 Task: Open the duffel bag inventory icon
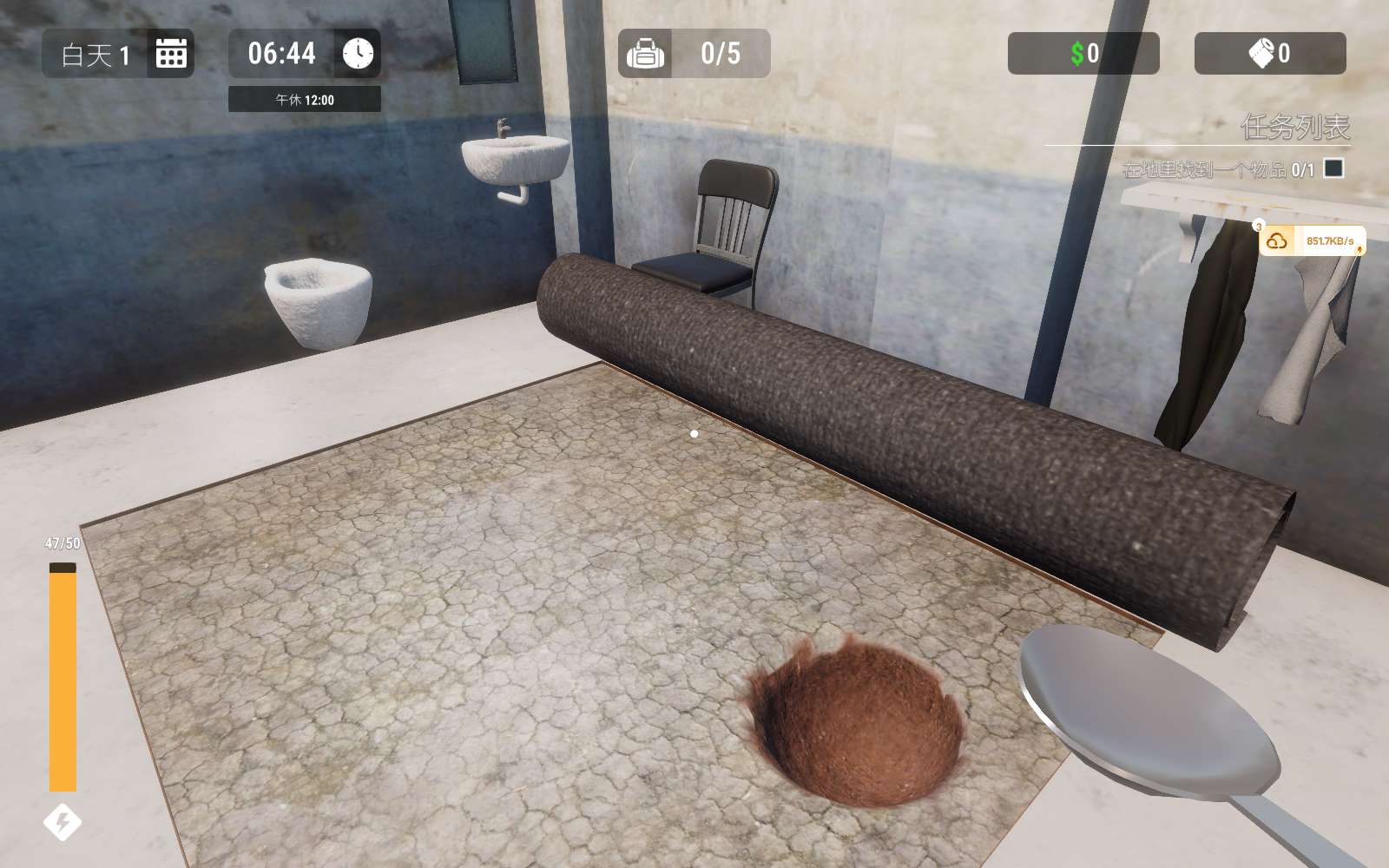click(645, 54)
